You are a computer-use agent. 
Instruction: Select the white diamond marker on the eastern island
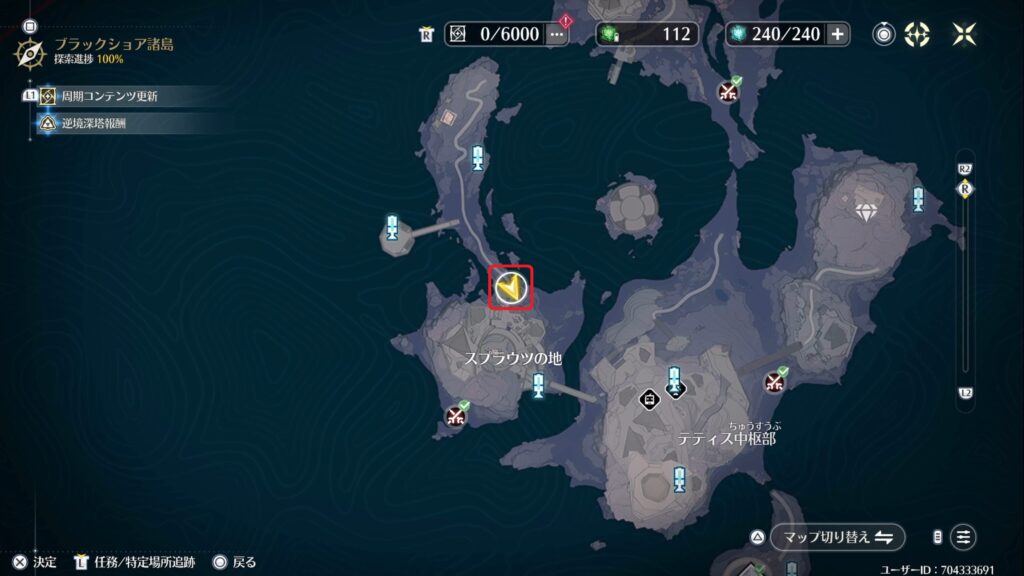click(x=866, y=212)
